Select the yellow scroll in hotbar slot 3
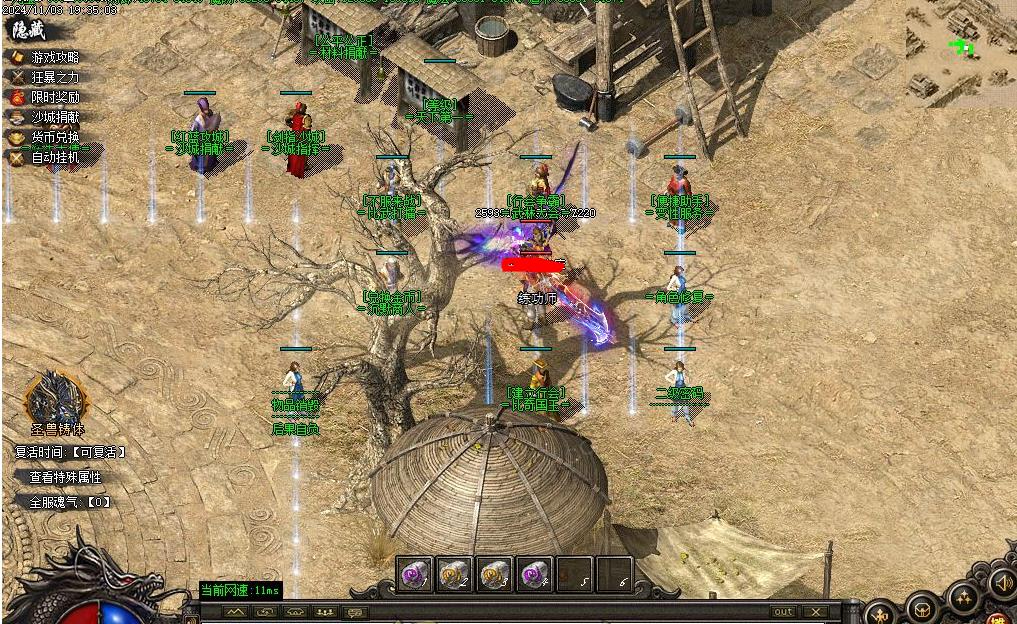This screenshot has height=624, width=1017. coord(494,574)
